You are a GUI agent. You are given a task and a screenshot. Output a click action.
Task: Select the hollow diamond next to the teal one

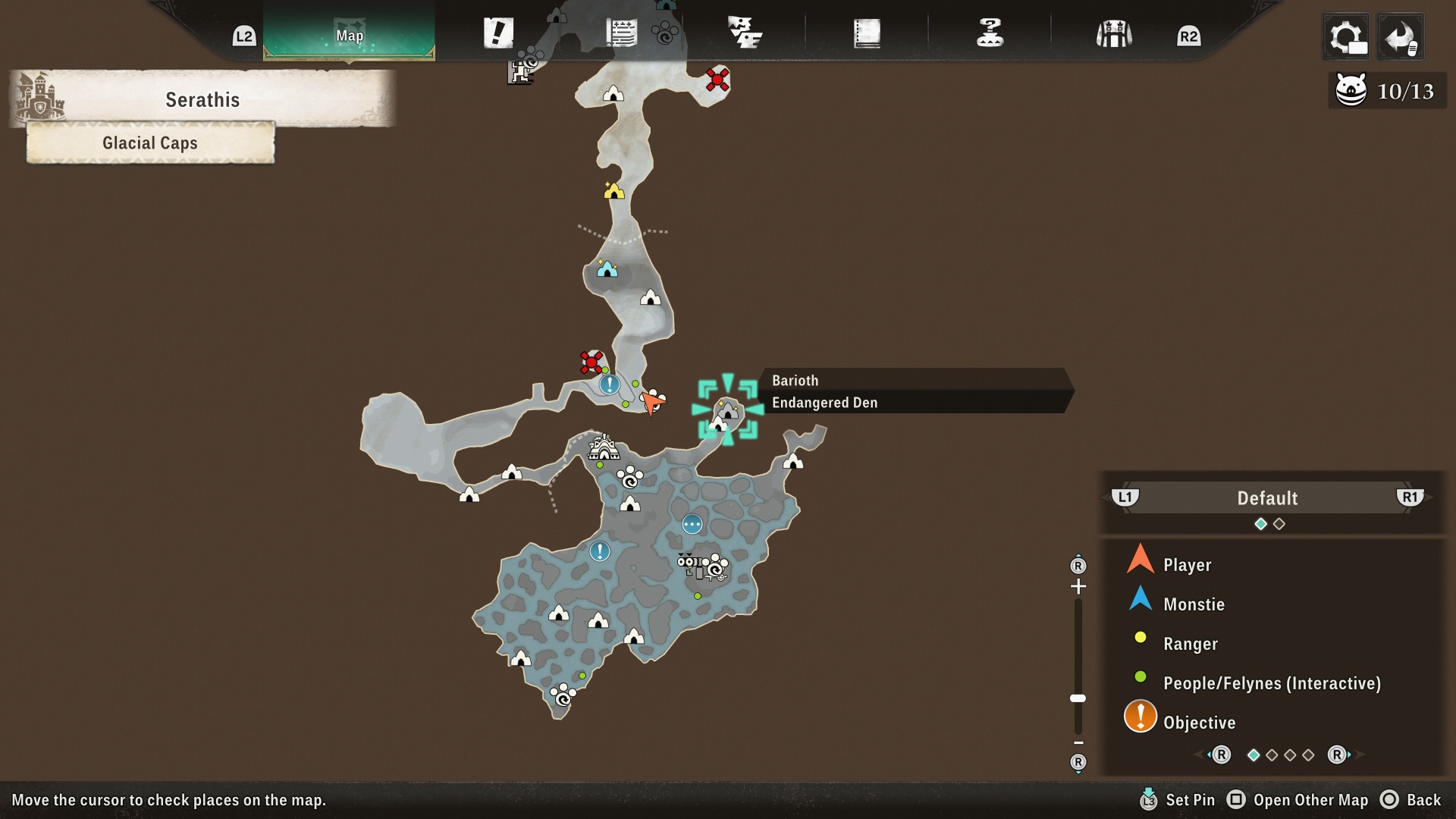click(1280, 523)
